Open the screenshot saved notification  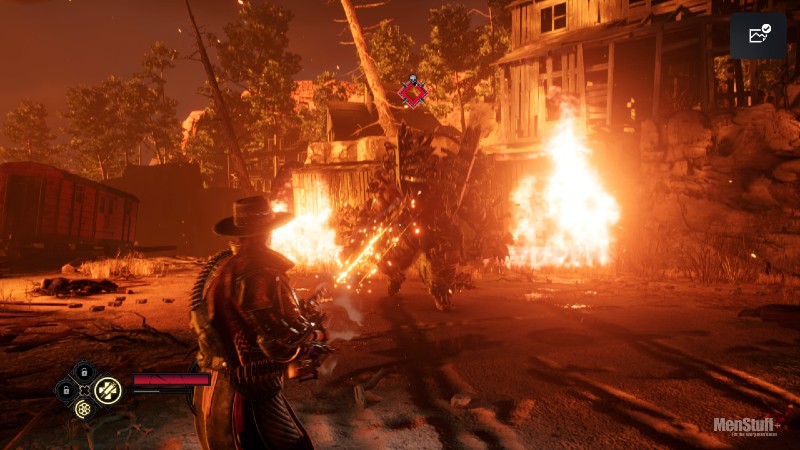(758, 35)
